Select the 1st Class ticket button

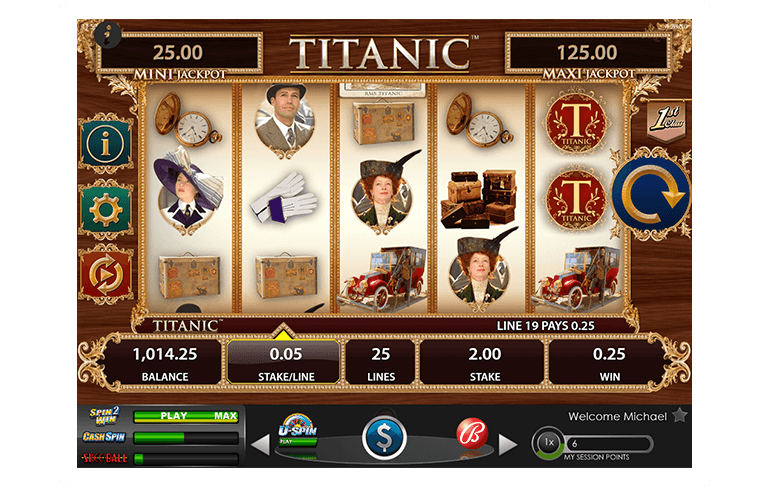click(x=662, y=121)
